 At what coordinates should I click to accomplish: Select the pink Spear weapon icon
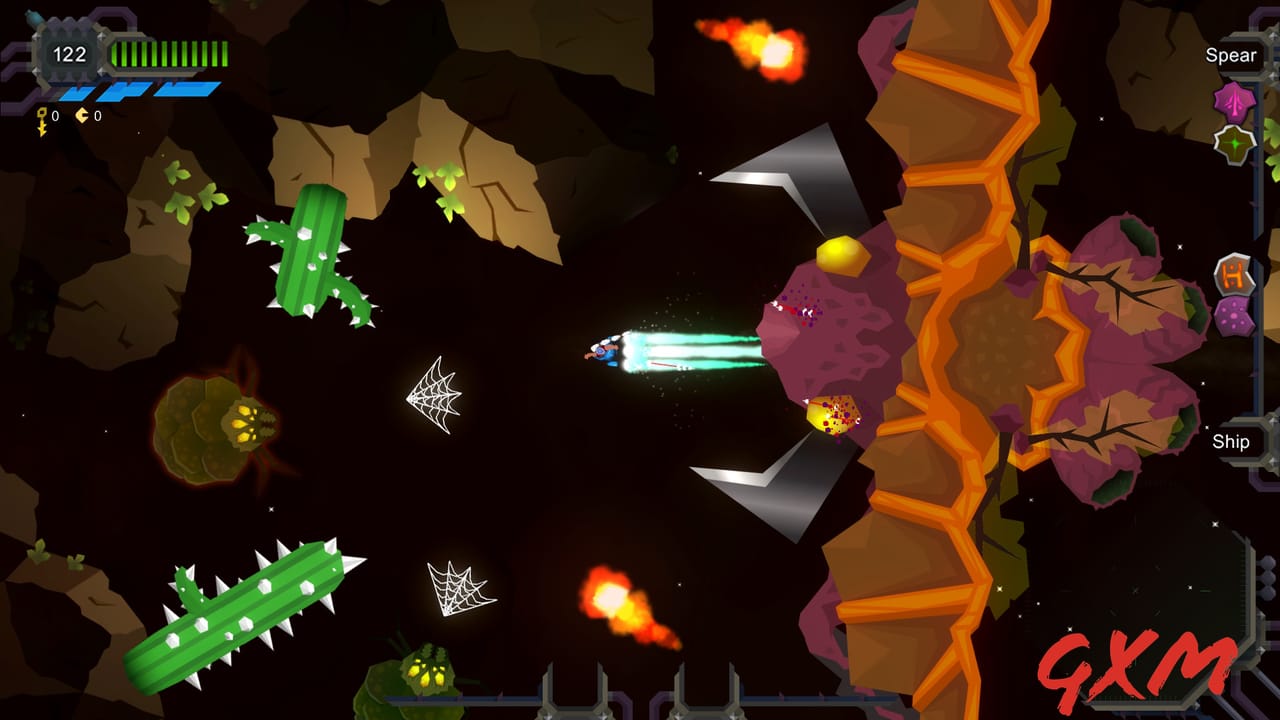[1233, 102]
